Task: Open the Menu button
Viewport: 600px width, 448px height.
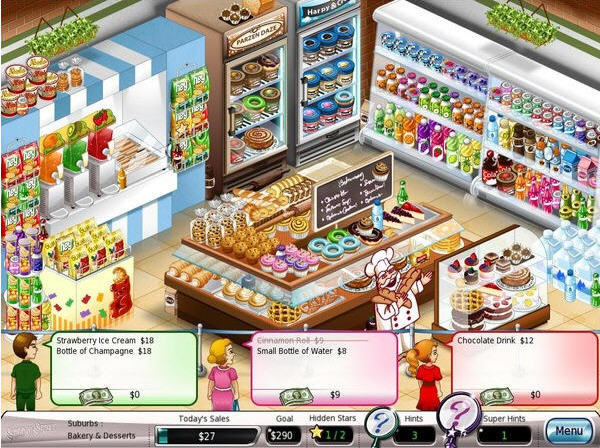Action: point(568,431)
